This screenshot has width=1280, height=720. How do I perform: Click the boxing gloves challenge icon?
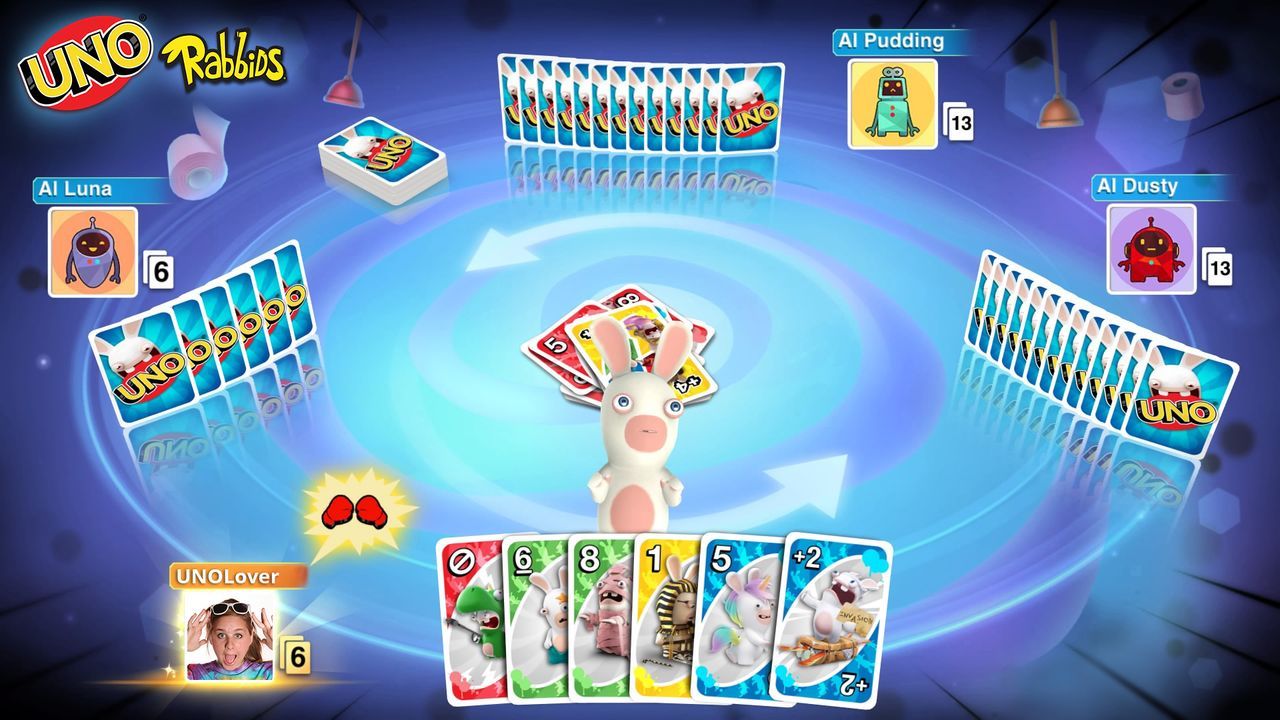(x=355, y=508)
